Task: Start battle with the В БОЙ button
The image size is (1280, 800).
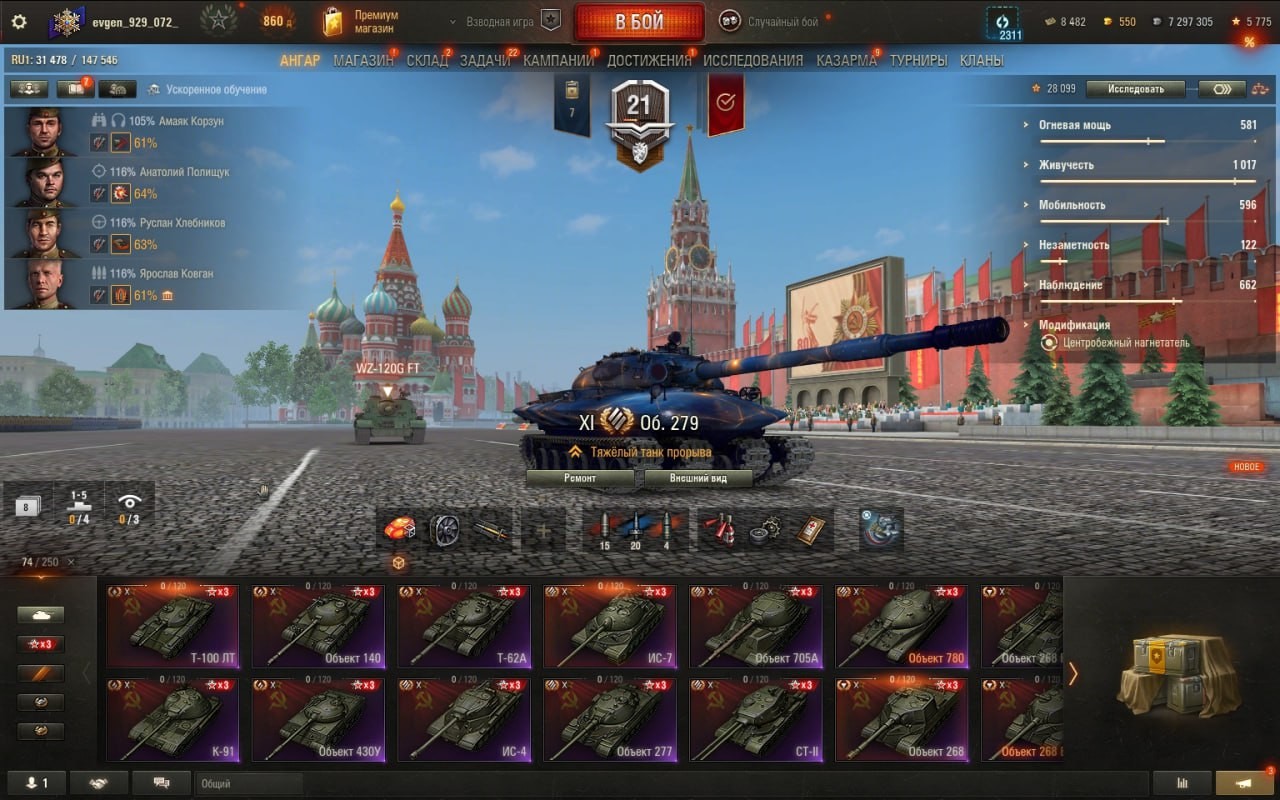Action: click(639, 22)
